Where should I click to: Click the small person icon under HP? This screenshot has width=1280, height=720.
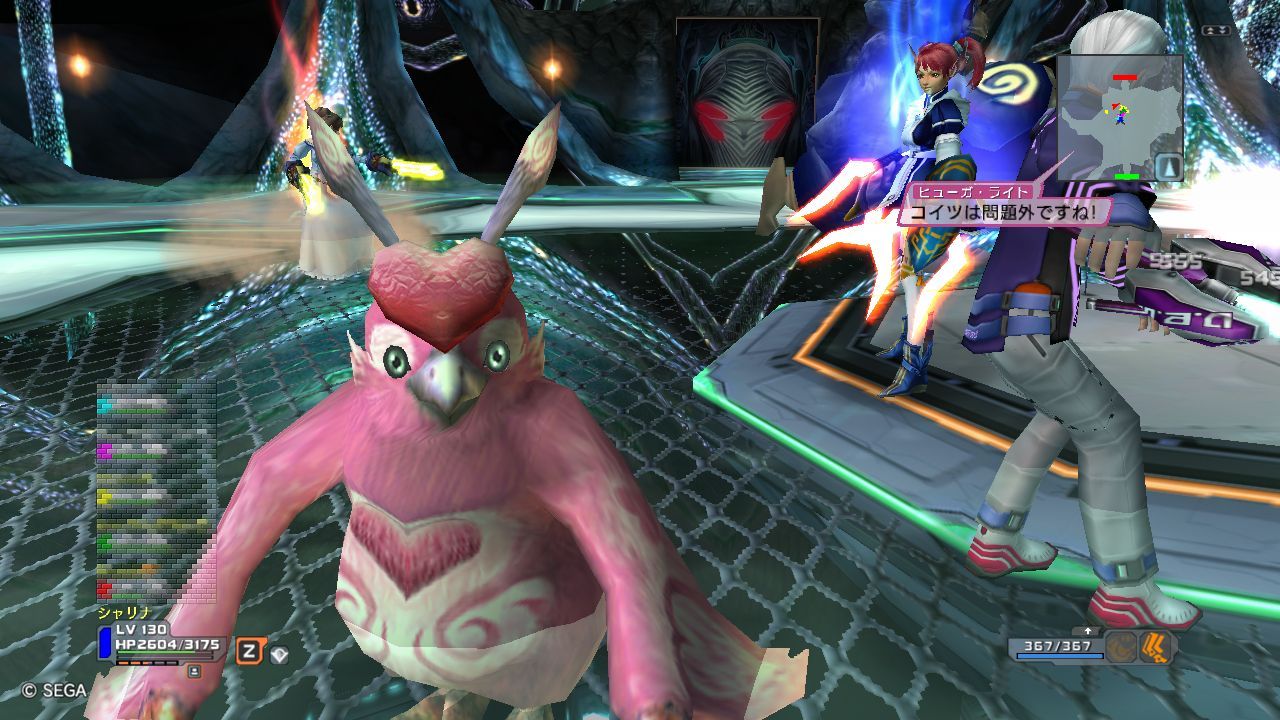[193, 671]
